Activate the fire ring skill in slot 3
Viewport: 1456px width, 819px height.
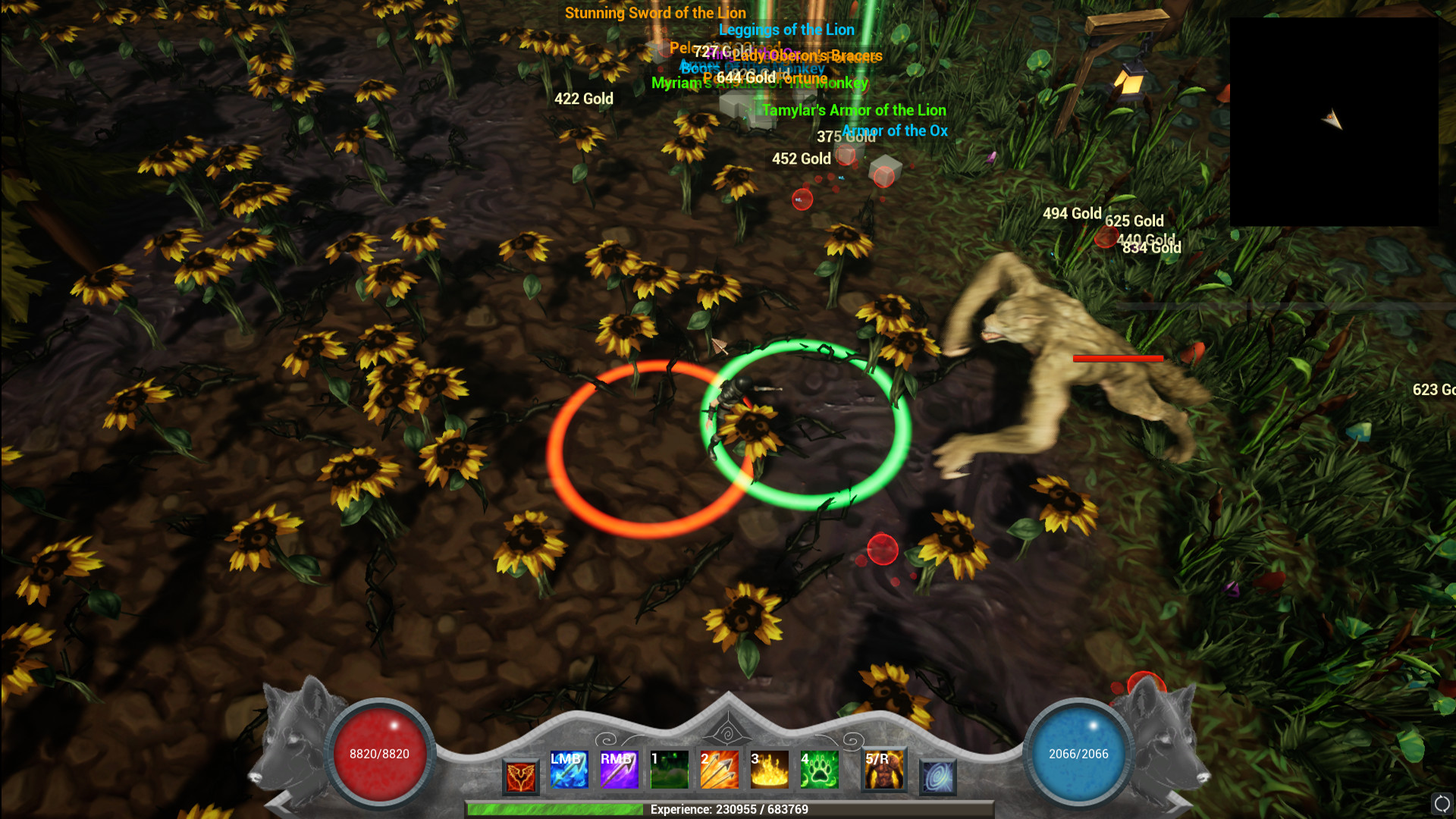(x=769, y=769)
